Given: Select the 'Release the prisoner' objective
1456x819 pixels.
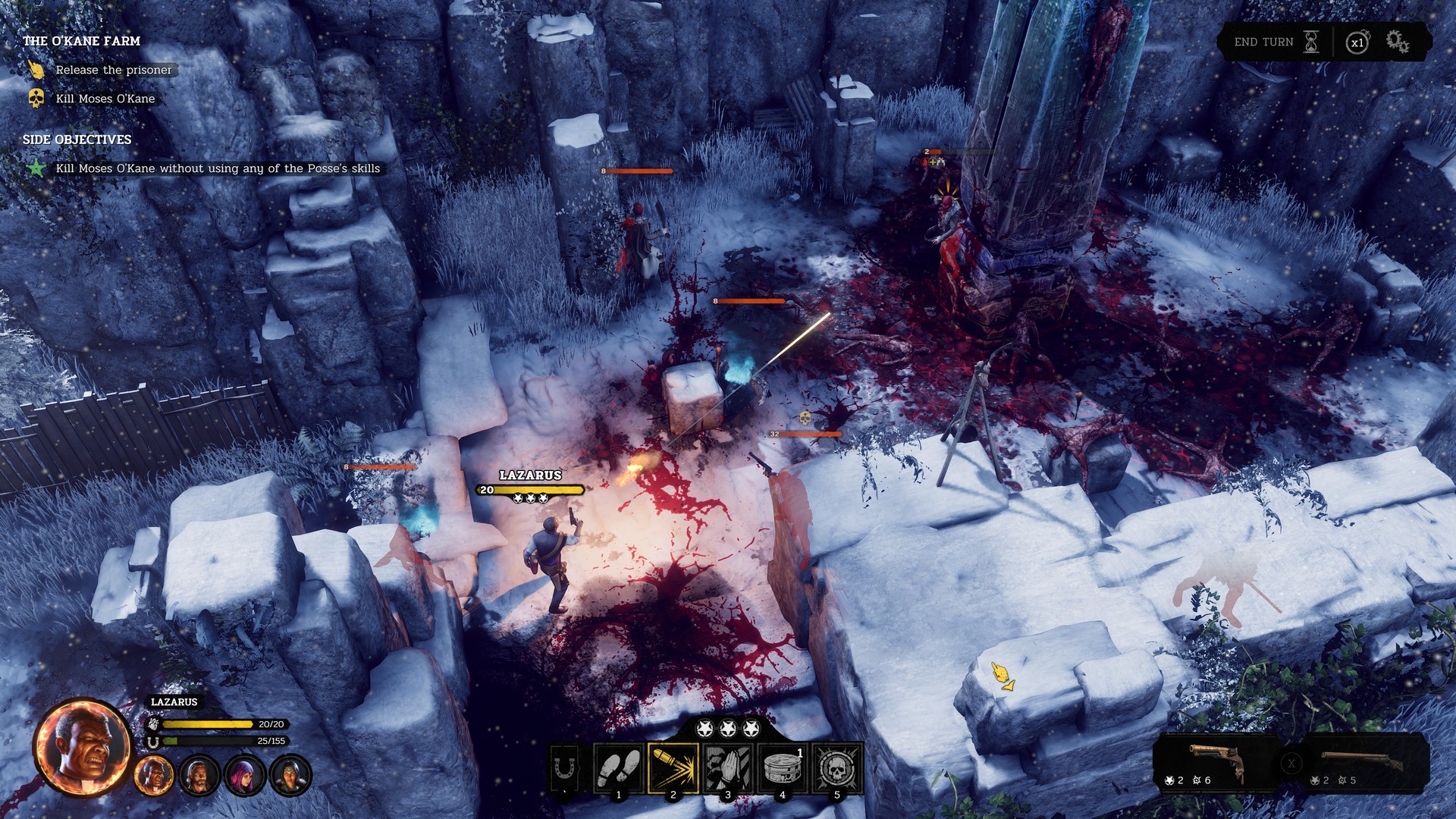Looking at the screenshot, I should [114, 70].
